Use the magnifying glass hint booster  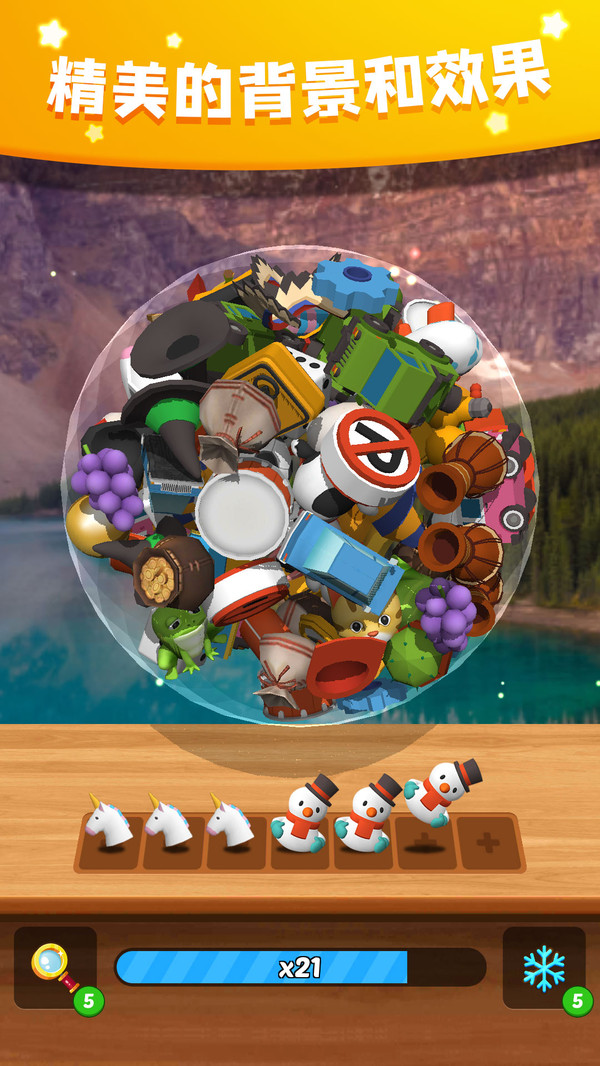[x=55, y=967]
